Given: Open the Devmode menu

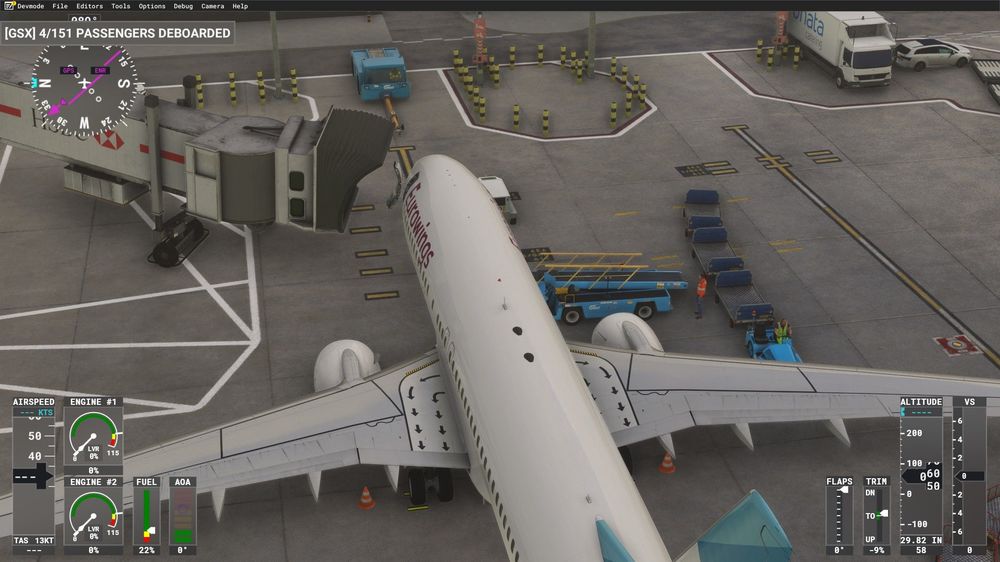Looking at the screenshot, I should coord(30,6).
